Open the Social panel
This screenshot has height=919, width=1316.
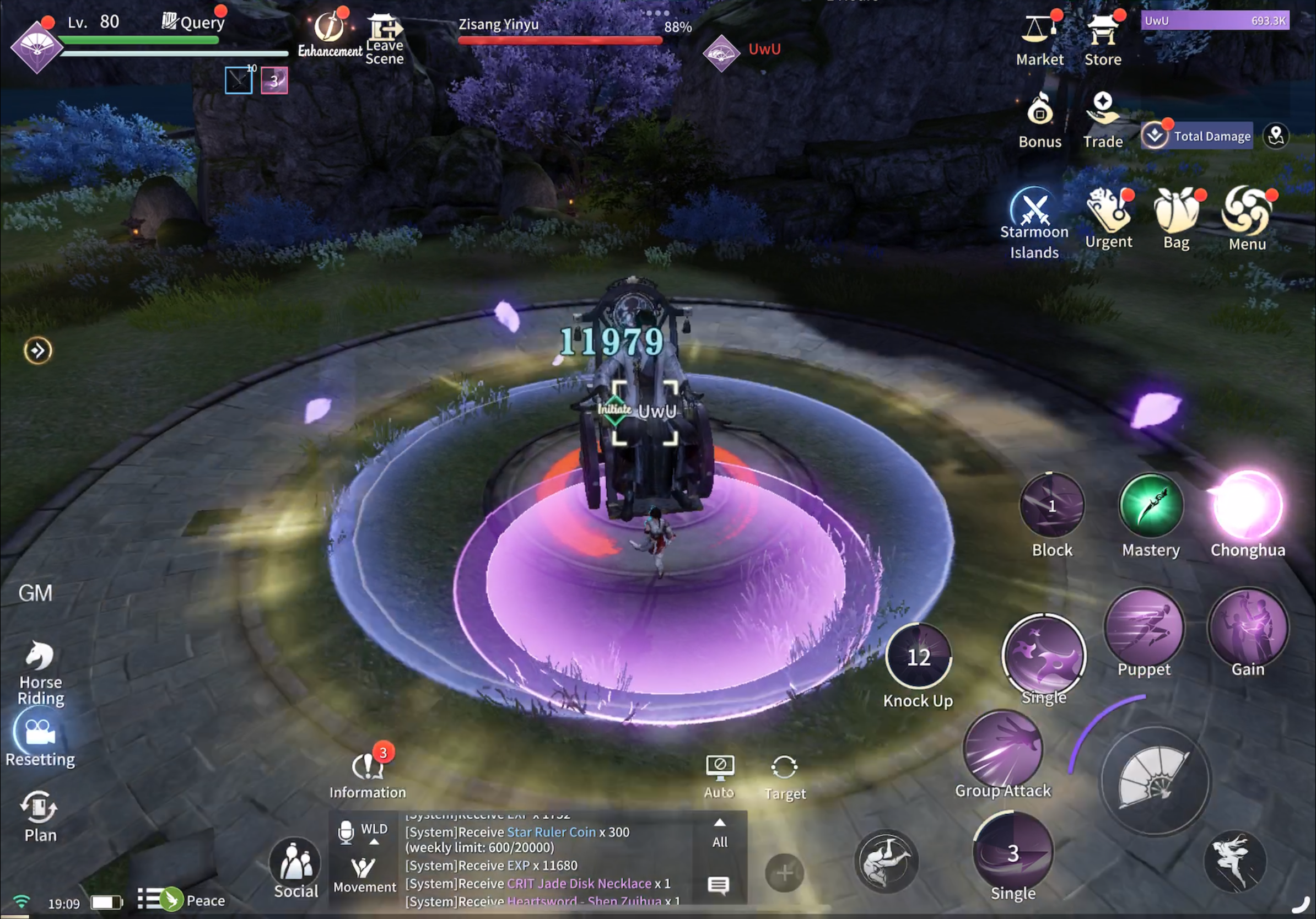point(296,862)
